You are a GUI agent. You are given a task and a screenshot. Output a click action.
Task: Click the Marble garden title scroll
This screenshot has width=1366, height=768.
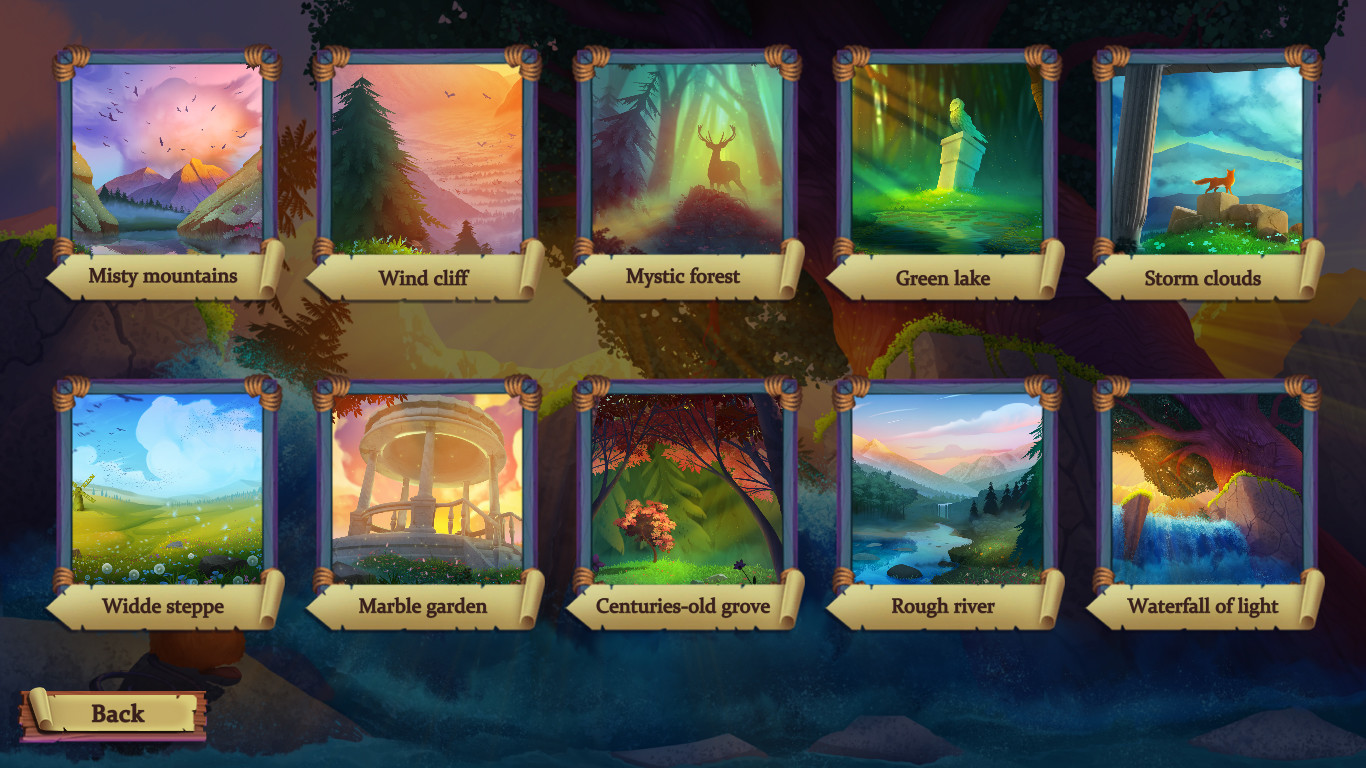423,606
